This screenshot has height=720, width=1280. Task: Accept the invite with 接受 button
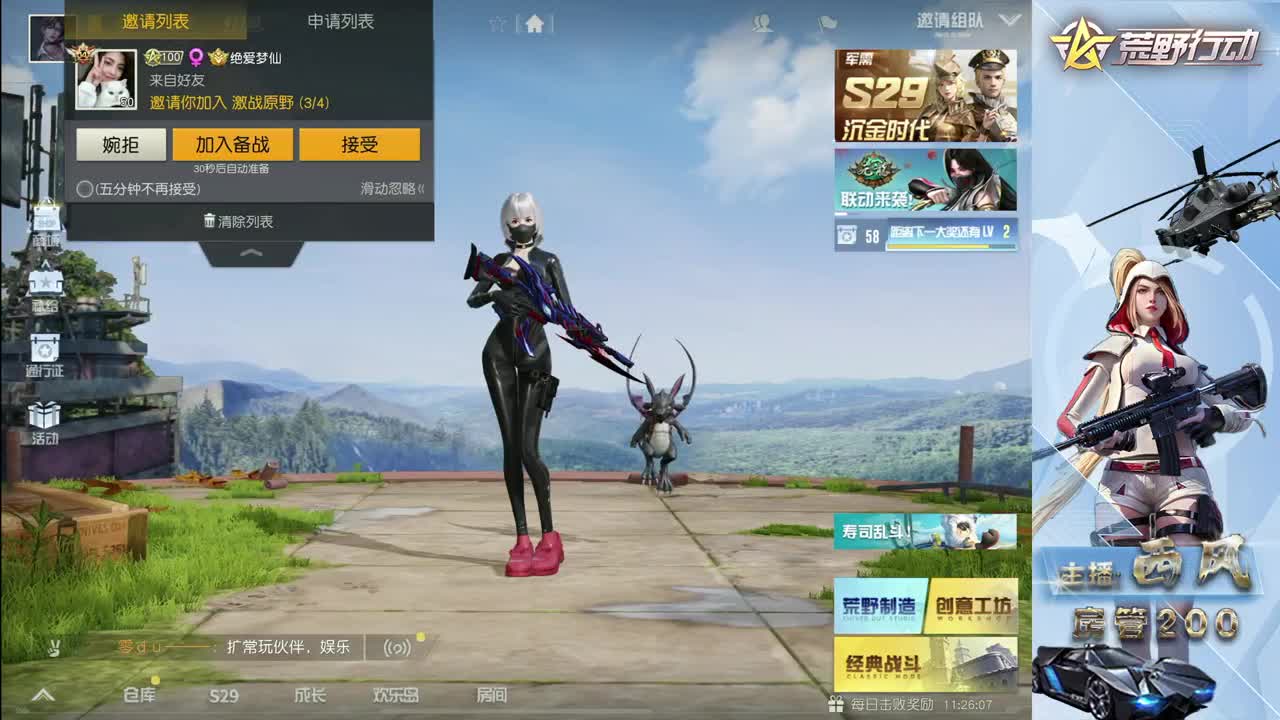(x=359, y=144)
